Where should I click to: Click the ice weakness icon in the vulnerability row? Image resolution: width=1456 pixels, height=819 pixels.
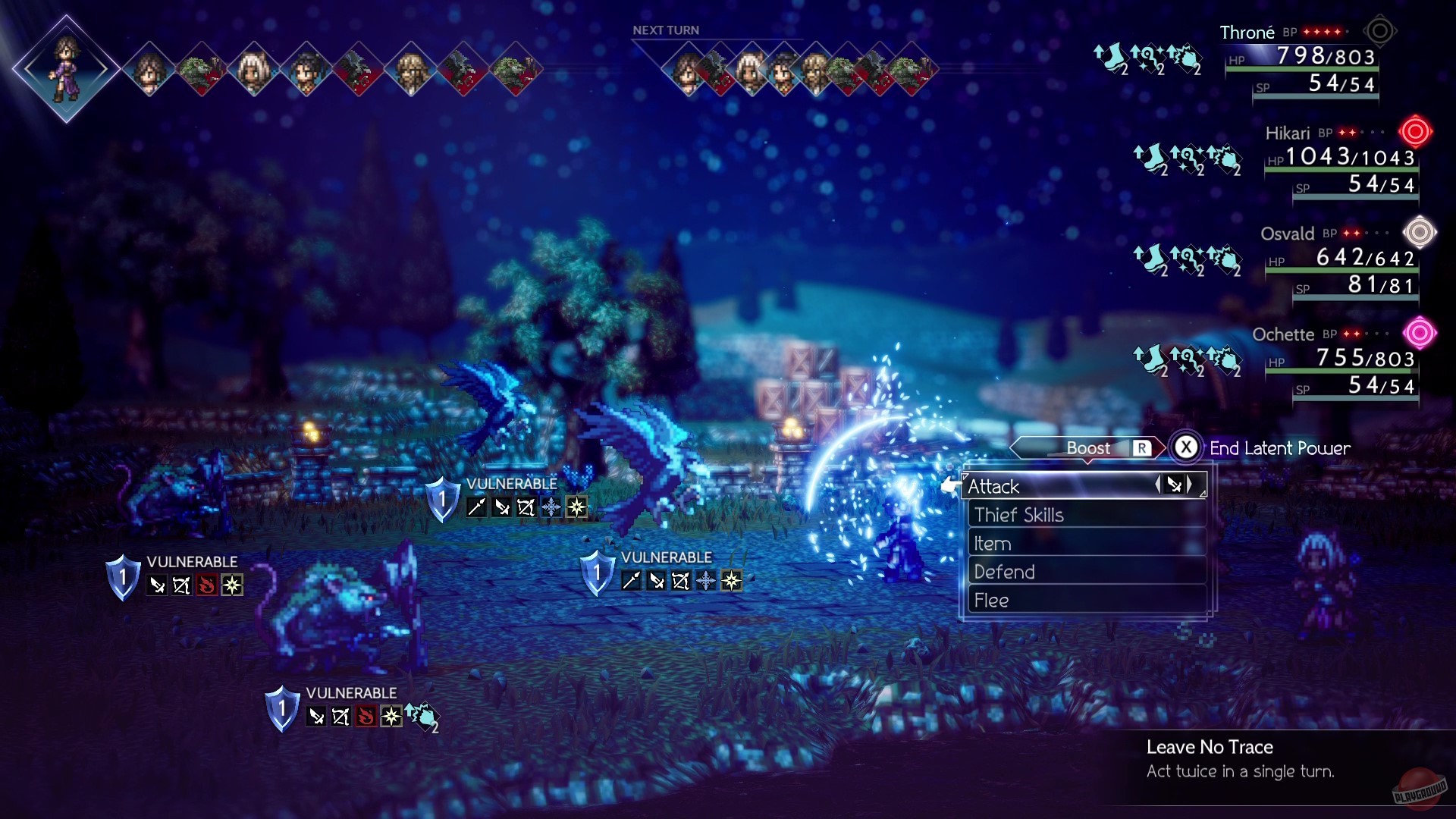(x=551, y=507)
